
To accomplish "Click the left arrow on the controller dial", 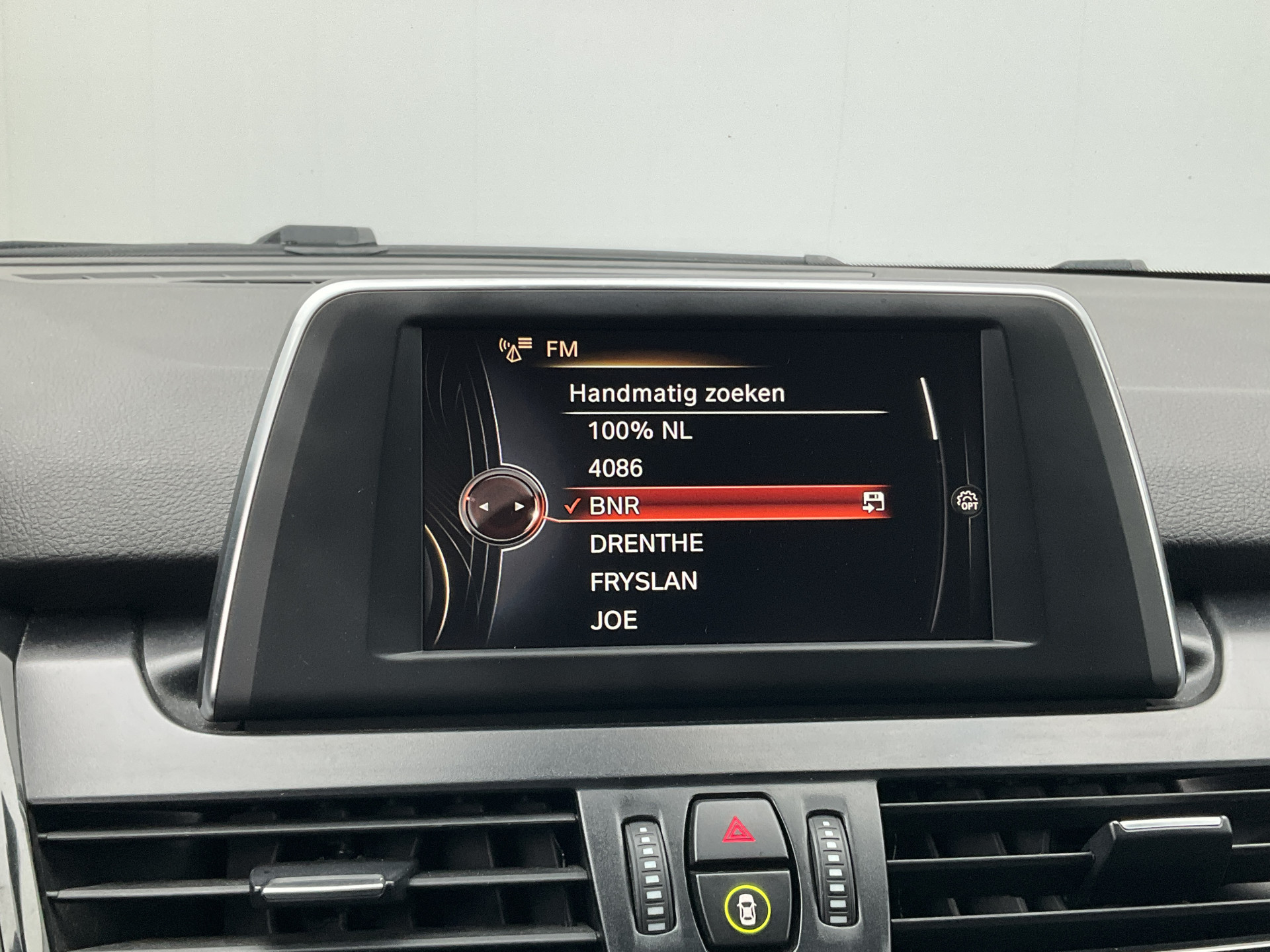I will coord(484,507).
